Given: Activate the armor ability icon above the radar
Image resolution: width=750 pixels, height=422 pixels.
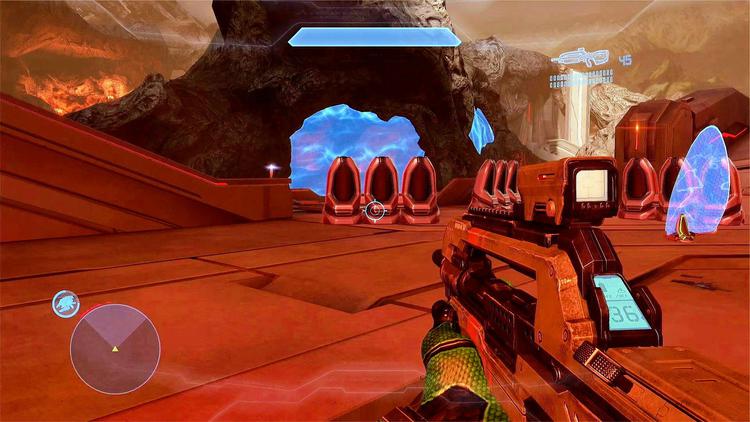Looking at the screenshot, I should (66, 303).
